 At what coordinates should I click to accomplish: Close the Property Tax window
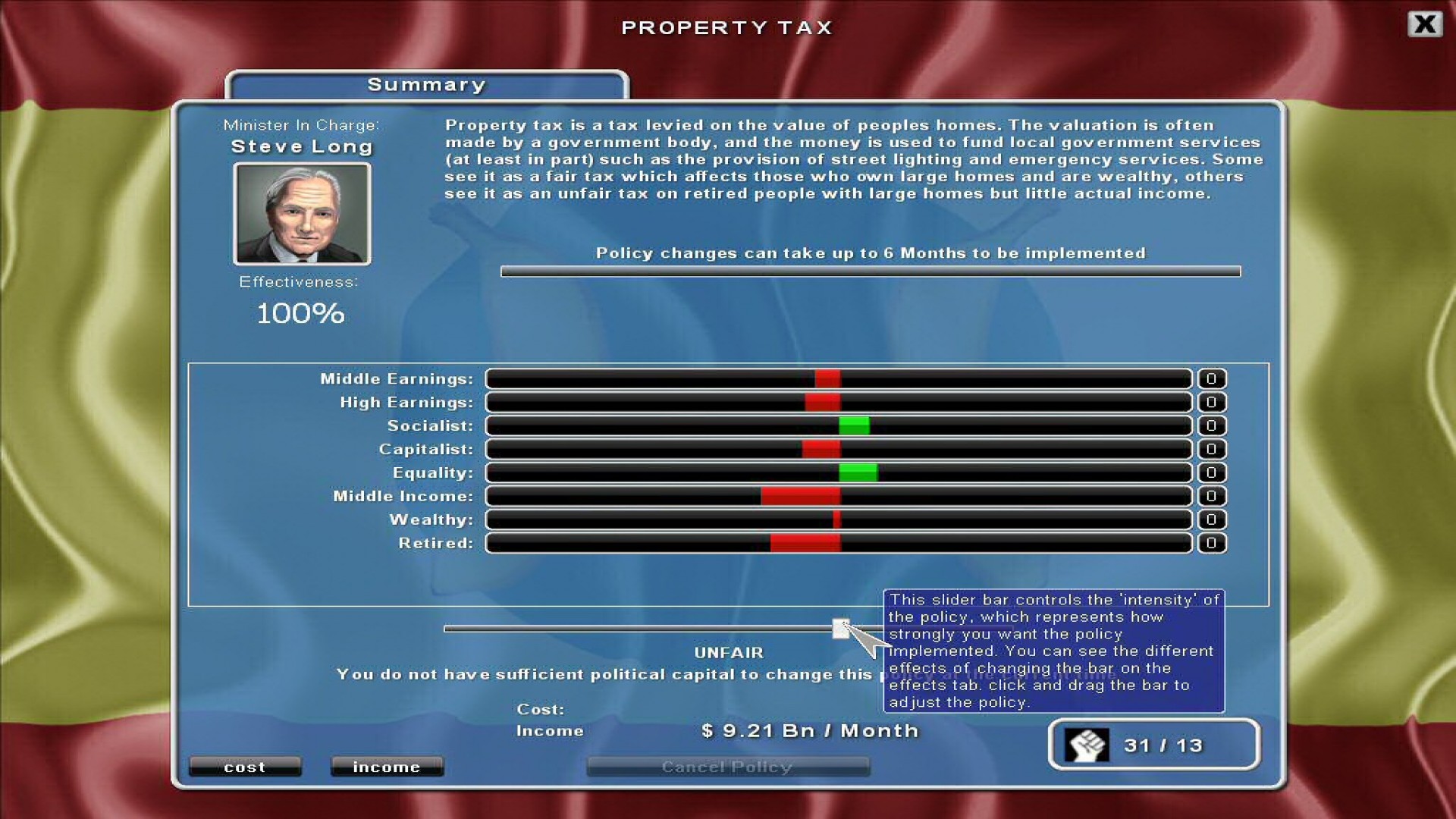click(1425, 24)
